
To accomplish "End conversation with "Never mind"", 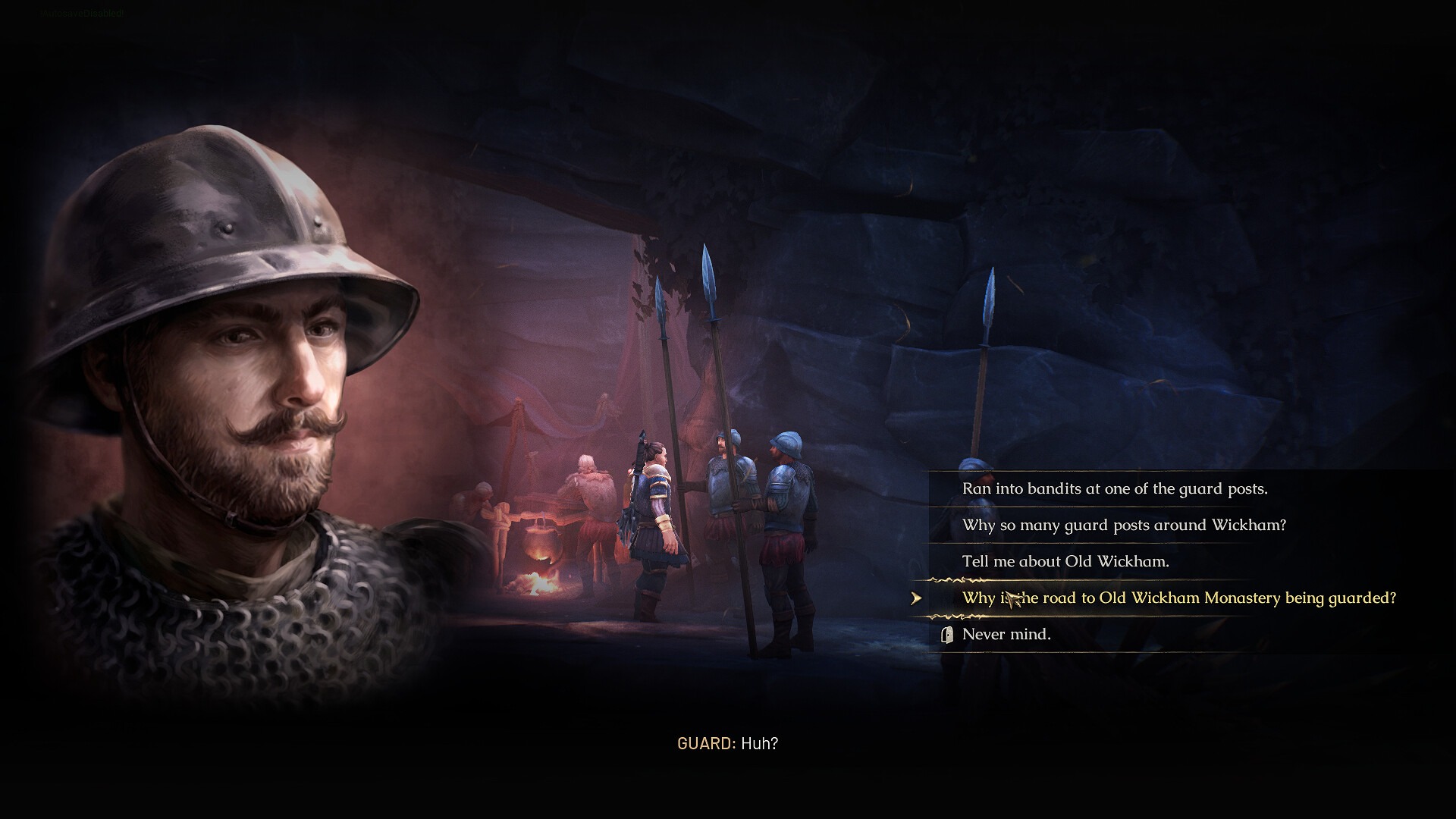I will click(x=1006, y=635).
